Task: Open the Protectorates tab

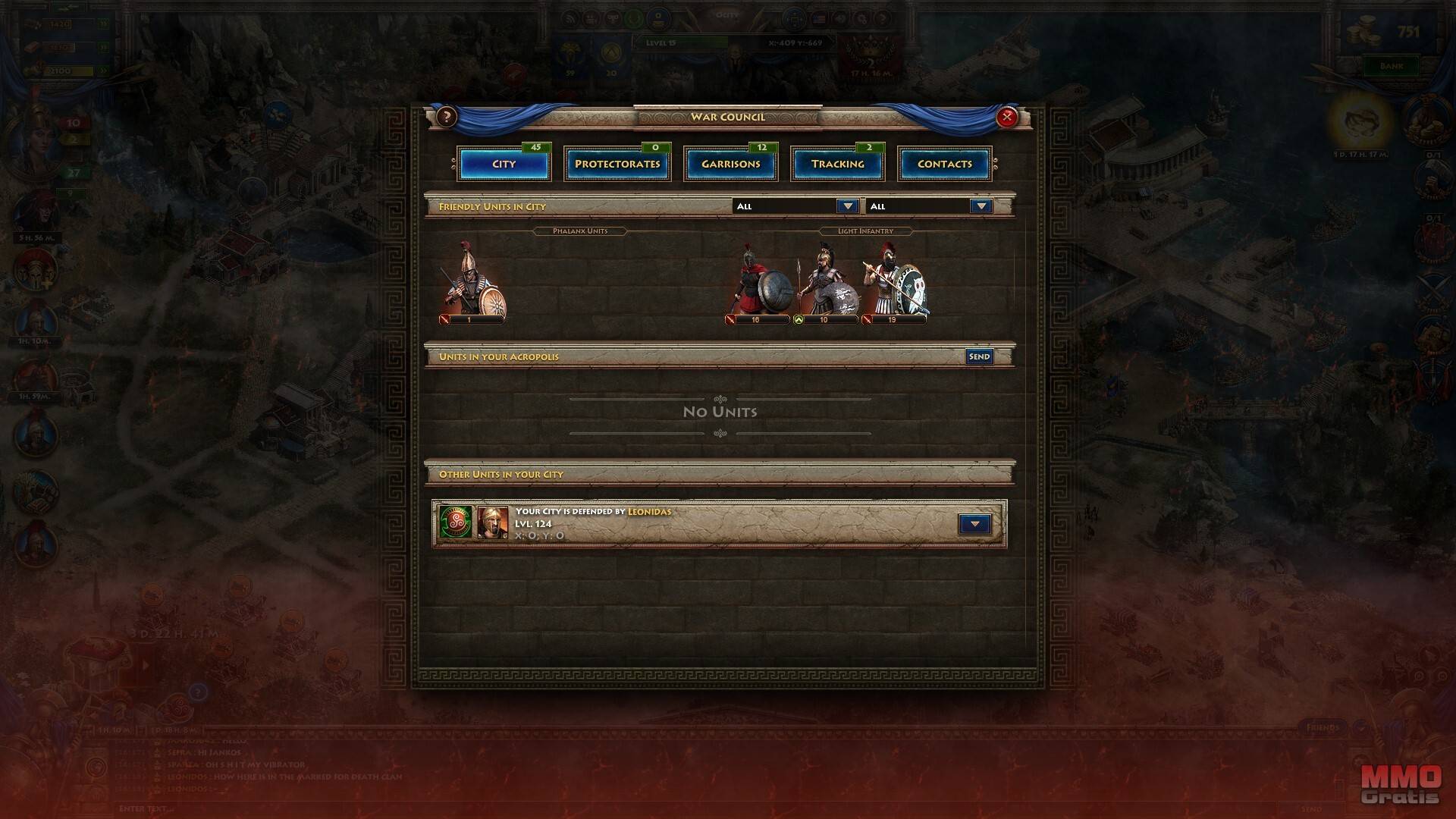Action: (617, 164)
